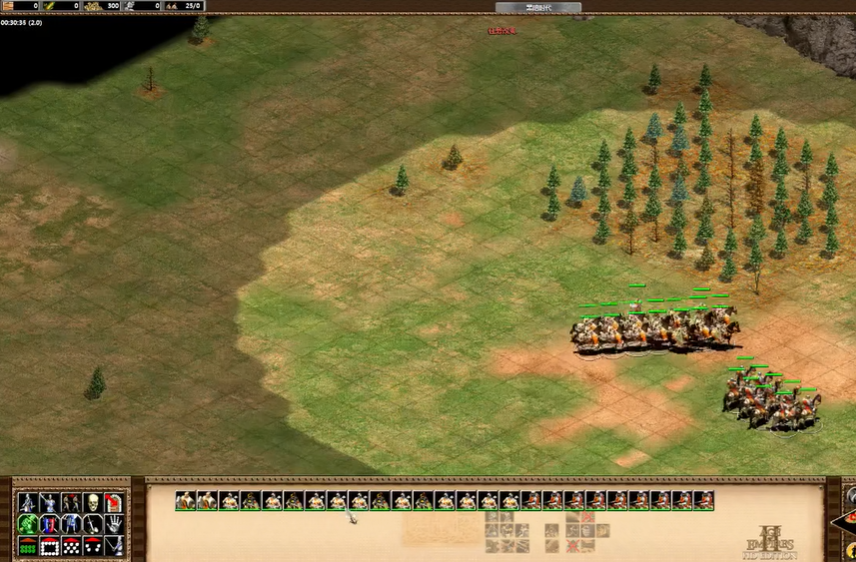856x562 pixels.
Task: Choose the Follow command with two walking soldiers
Action: (x=71, y=502)
